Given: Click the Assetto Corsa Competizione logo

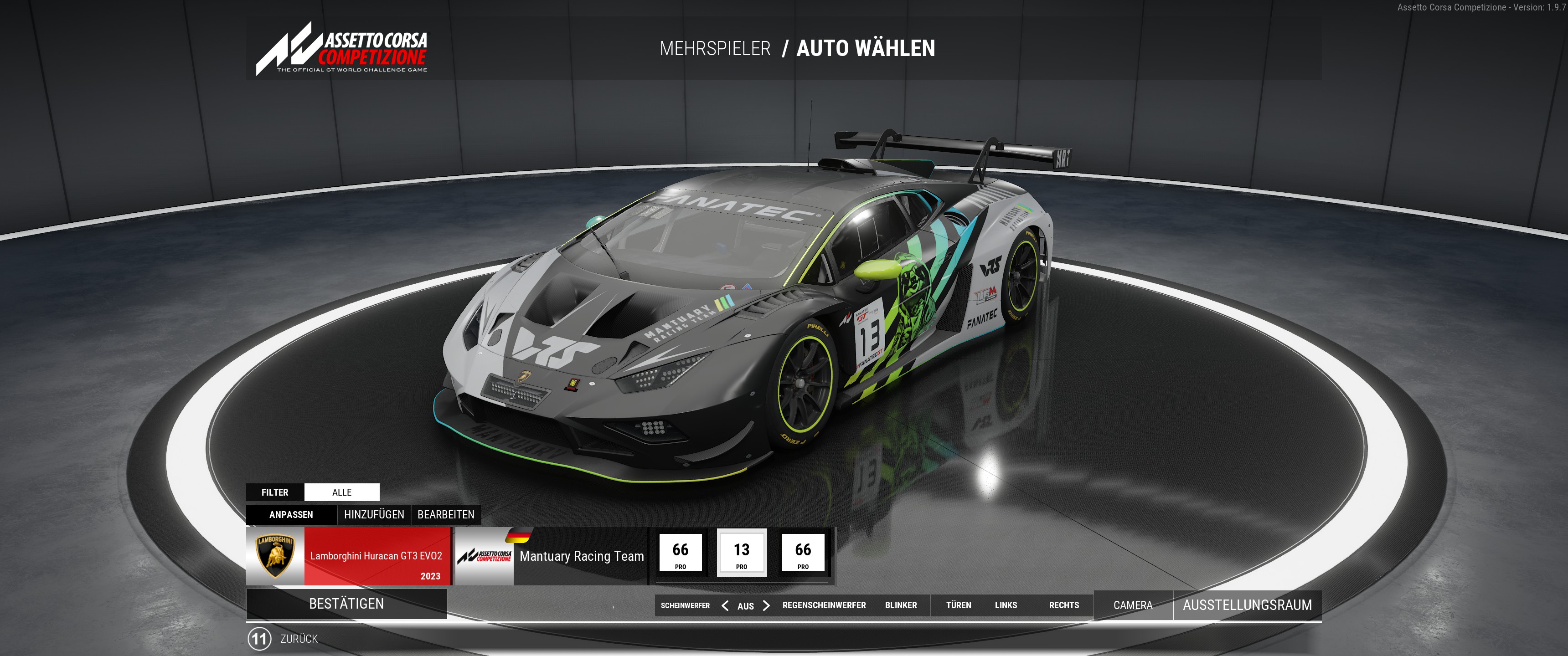Looking at the screenshot, I should pyautogui.click(x=342, y=49).
